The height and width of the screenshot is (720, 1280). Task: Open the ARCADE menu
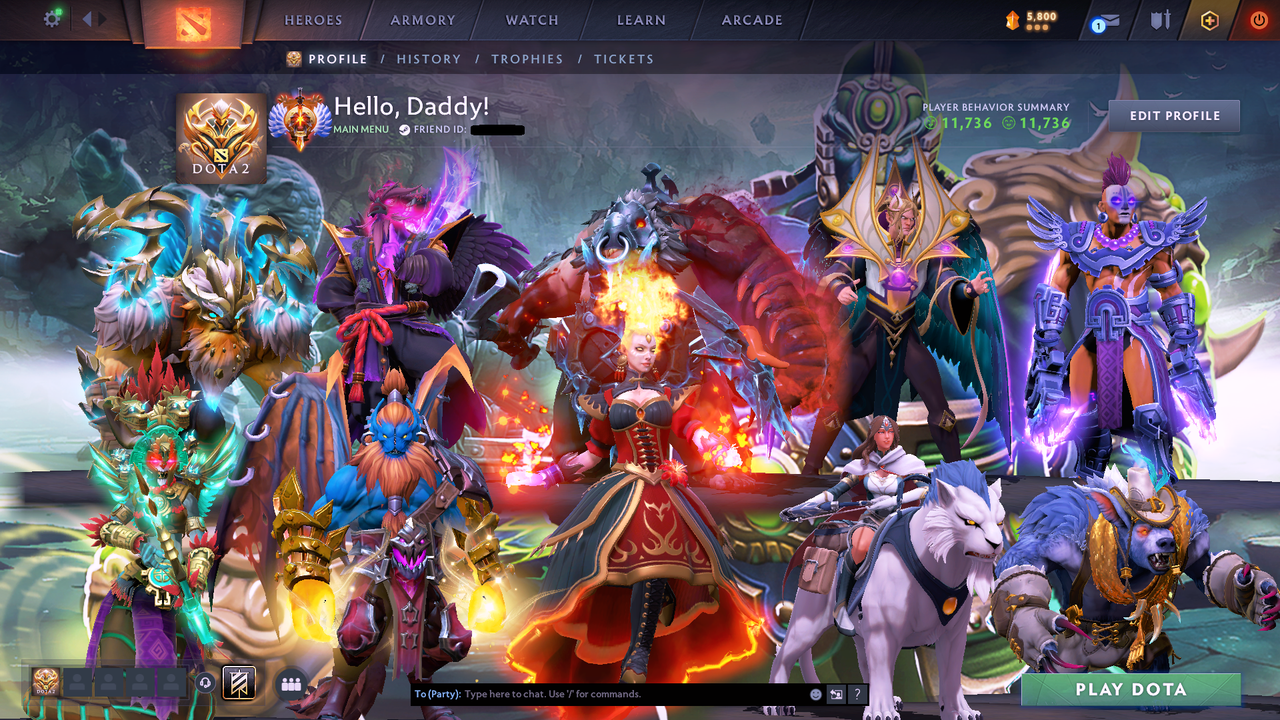[x=751, y=20]
